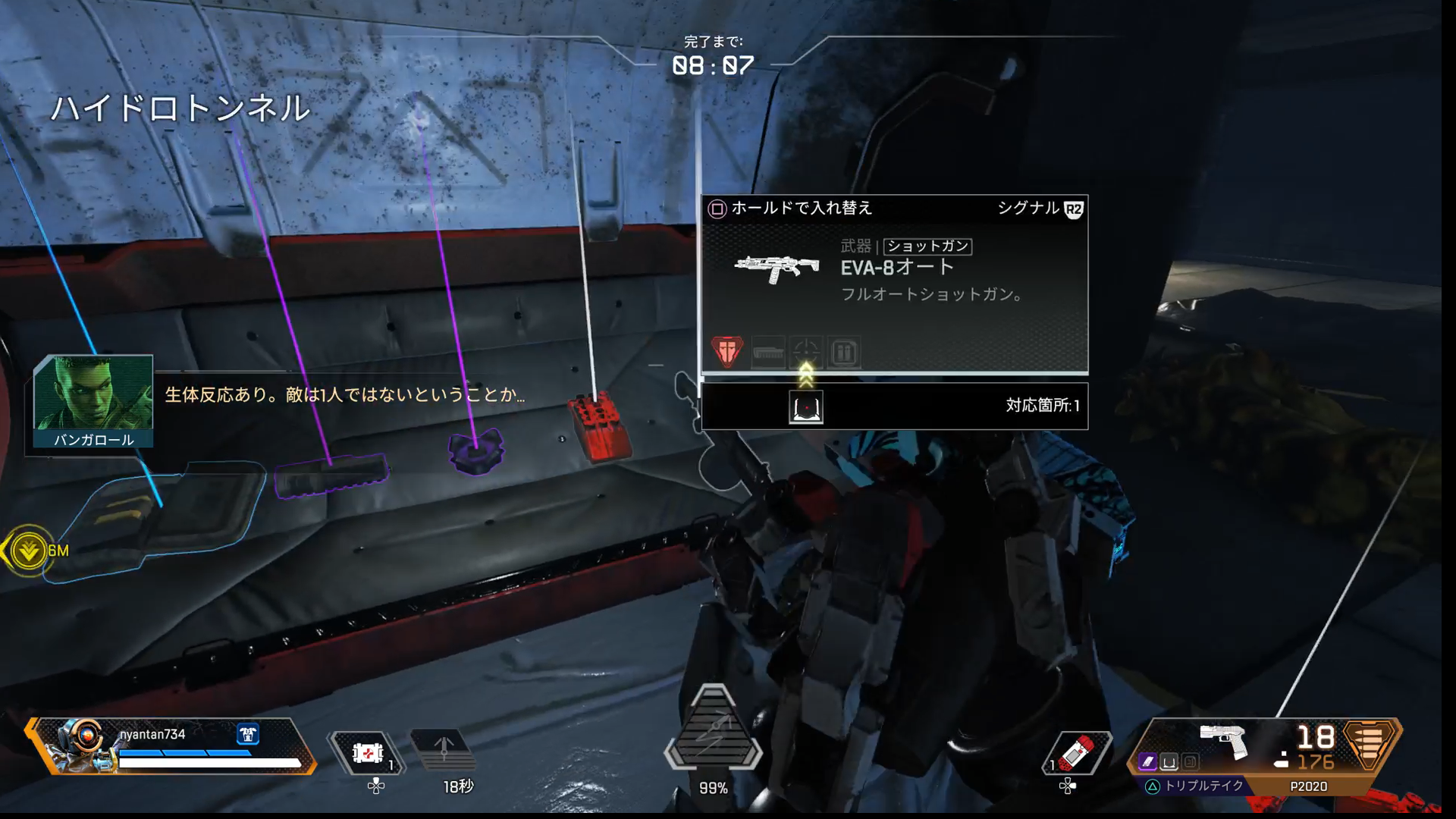Click the orange heavy ammo icon
The image size is (1456, 819).
[x=1368, y=743]
